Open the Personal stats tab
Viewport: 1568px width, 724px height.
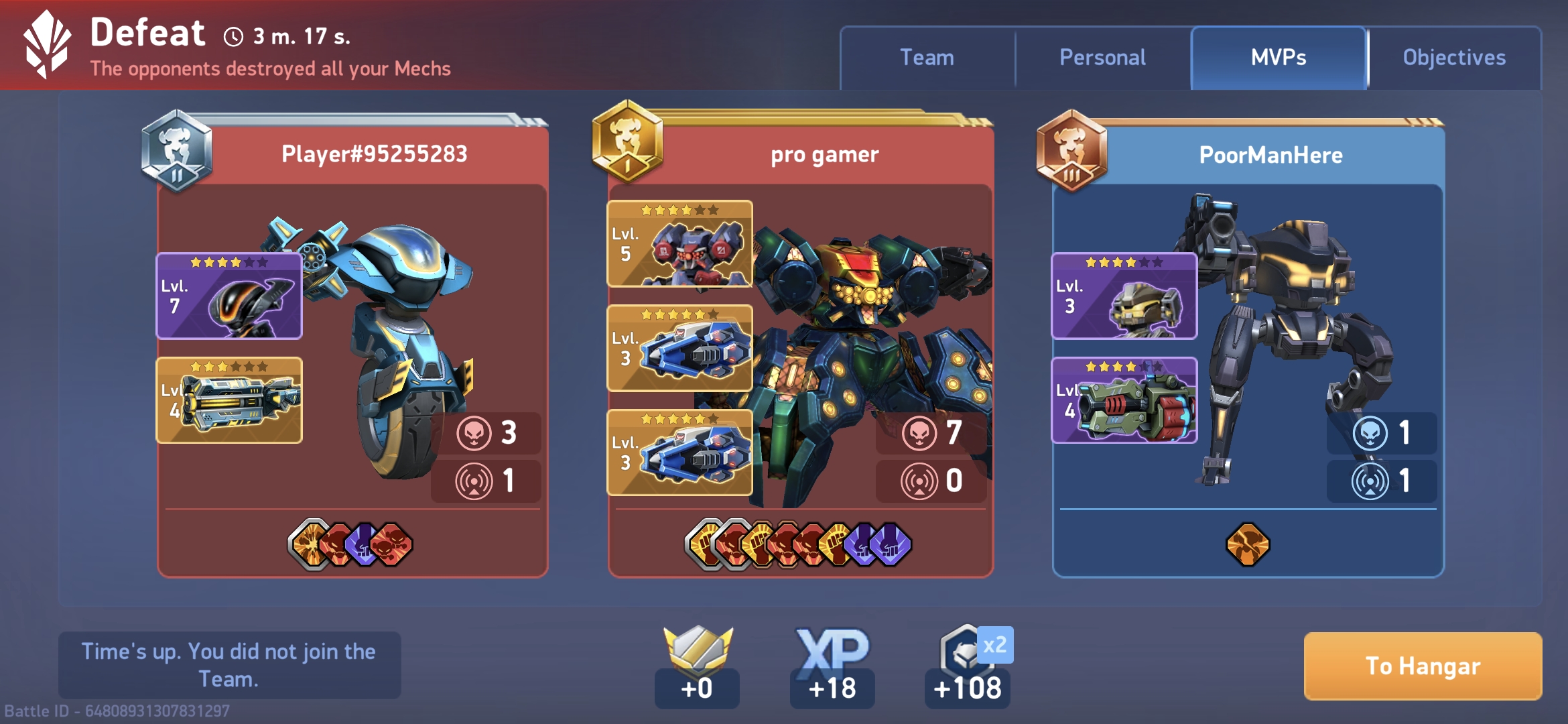[1102, 58]
